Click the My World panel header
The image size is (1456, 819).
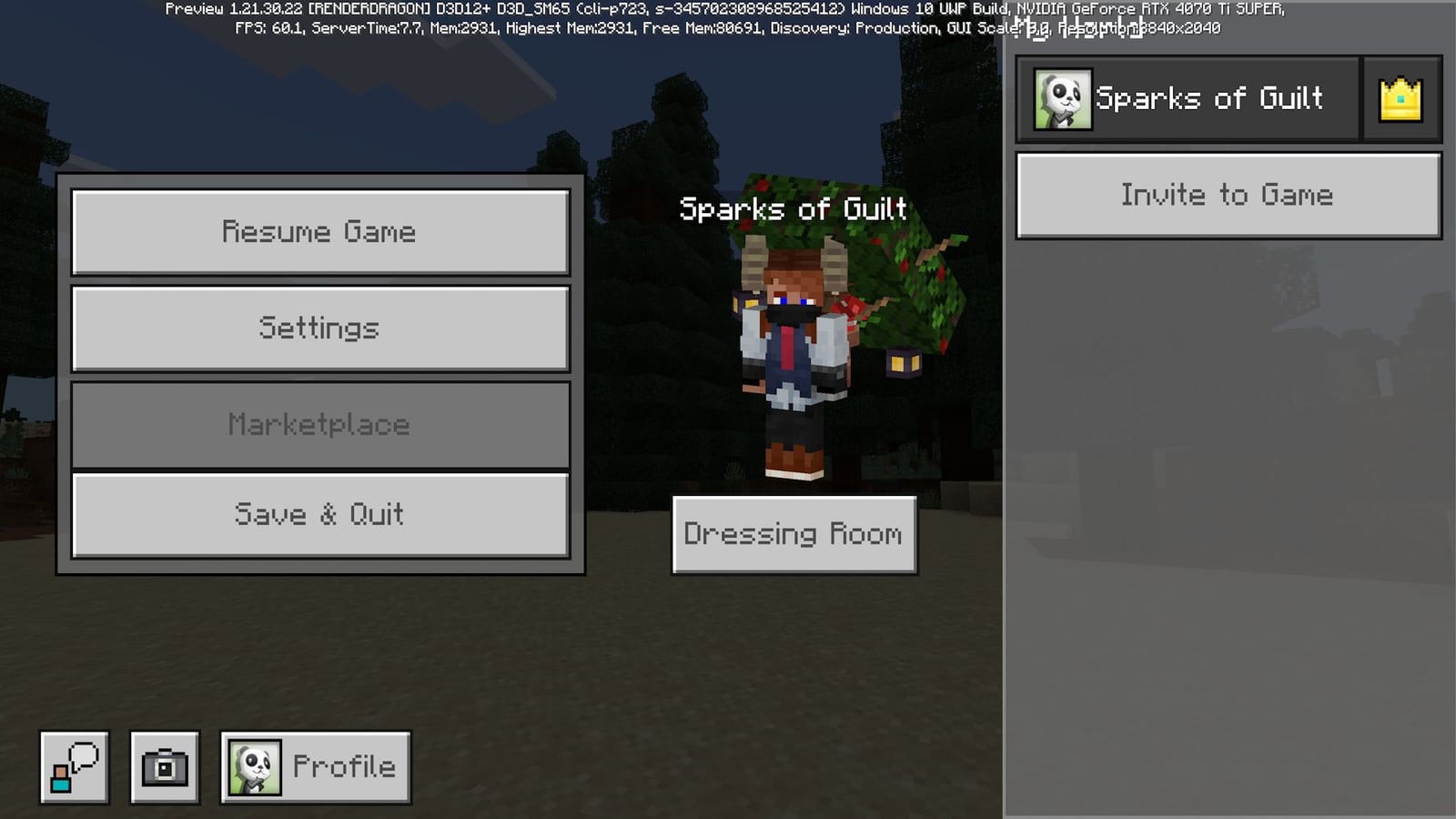click(1083, 30)
